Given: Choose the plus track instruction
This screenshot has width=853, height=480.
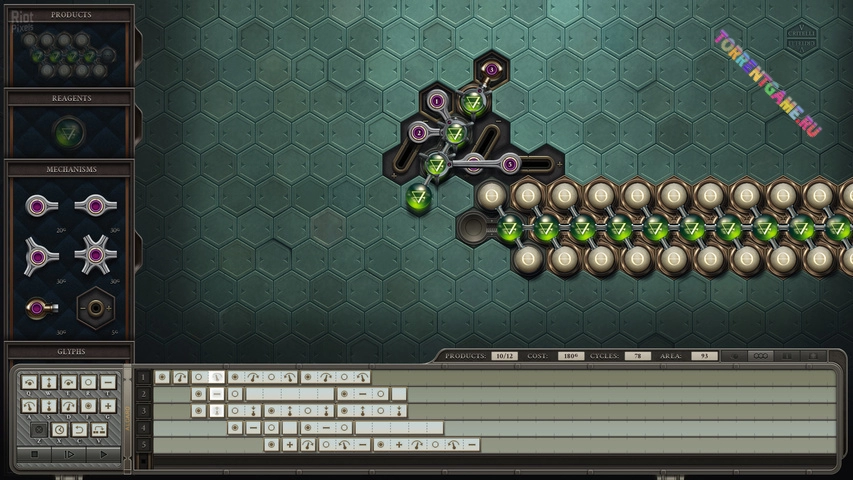Looking at the screenshot, I should pyautogui.click(x=108, y=406).
